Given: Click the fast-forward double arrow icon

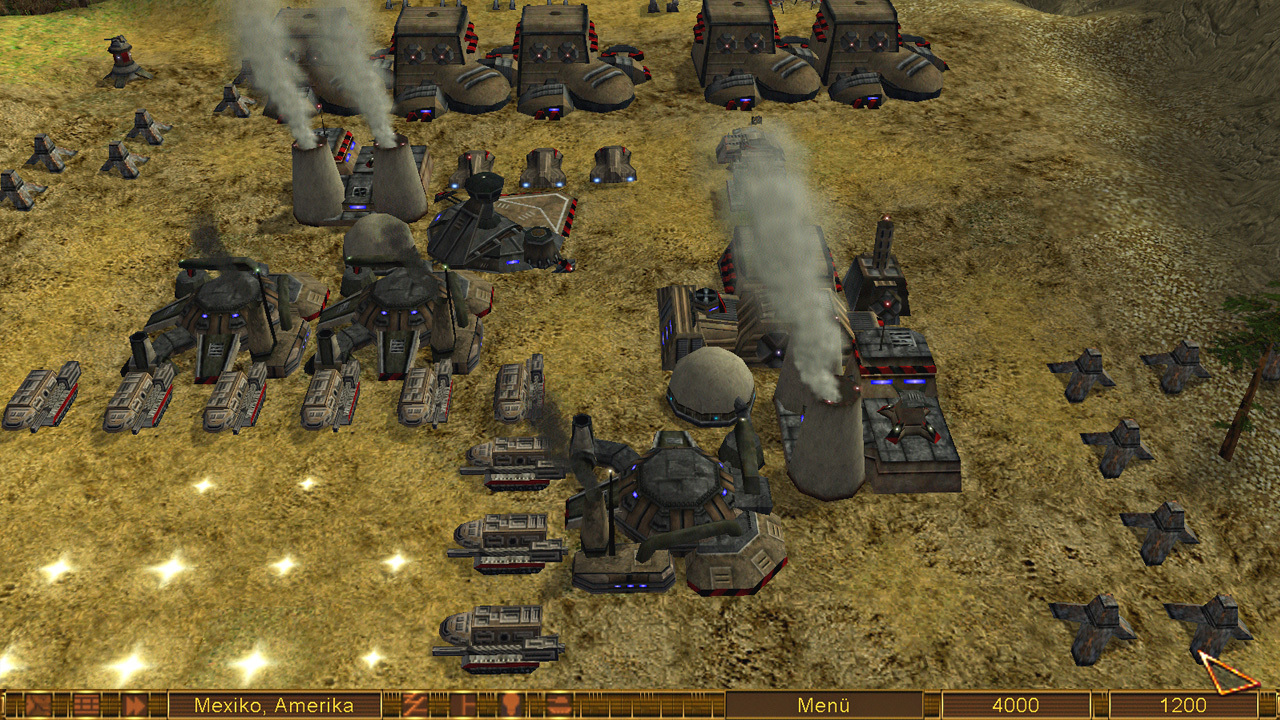Looking at the screenshot, I should click(x=134, y=705).
